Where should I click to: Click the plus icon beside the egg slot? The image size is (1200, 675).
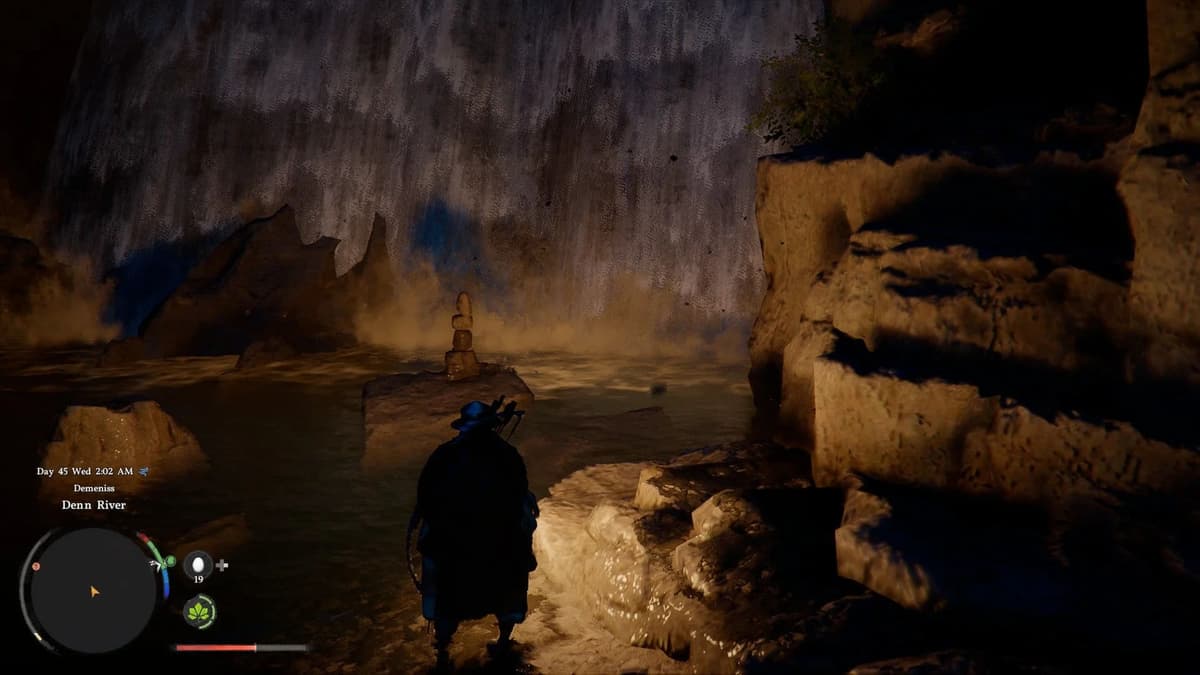222,565
